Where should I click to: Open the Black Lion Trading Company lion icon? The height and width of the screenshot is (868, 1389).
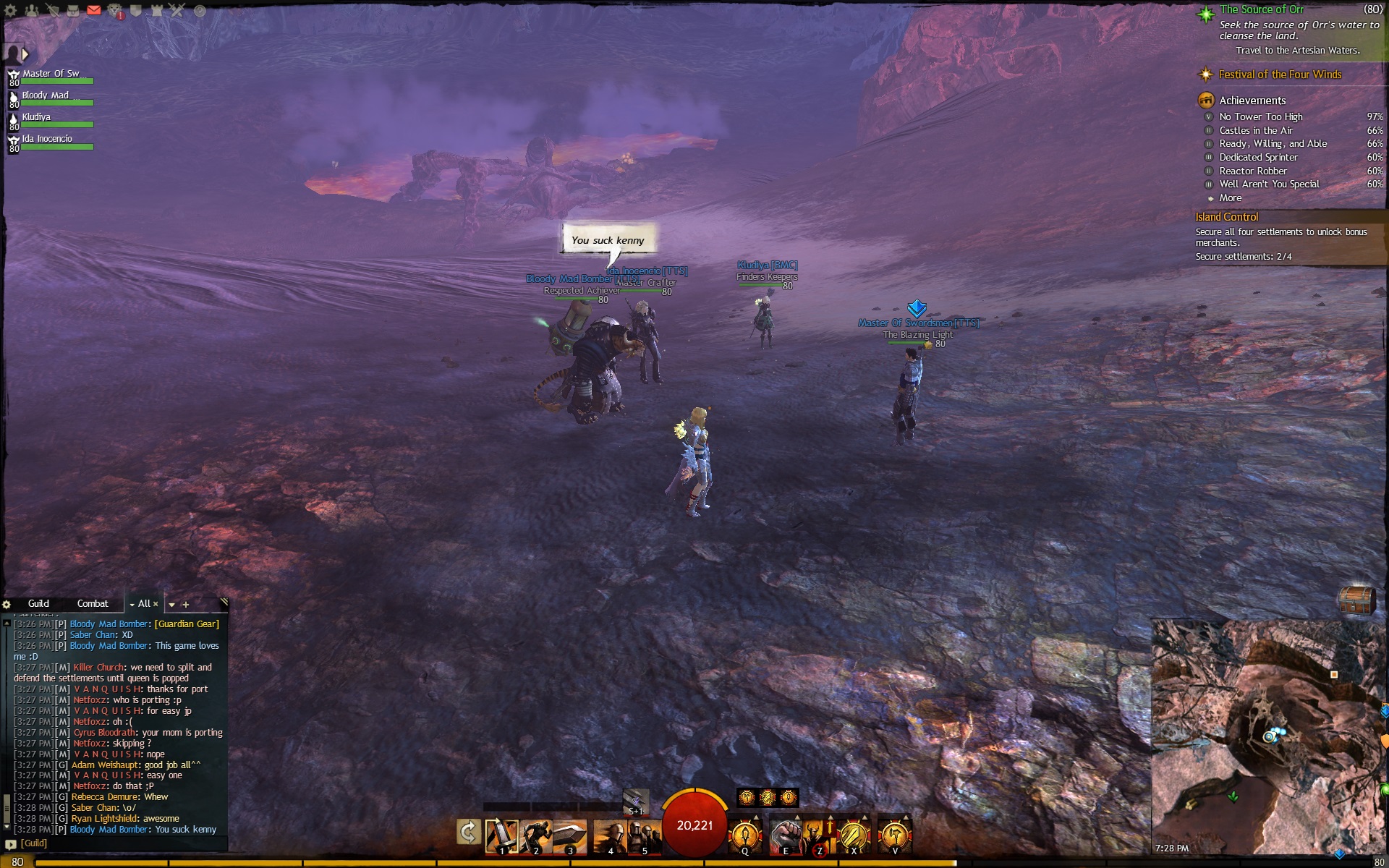(x=115, y=11)
